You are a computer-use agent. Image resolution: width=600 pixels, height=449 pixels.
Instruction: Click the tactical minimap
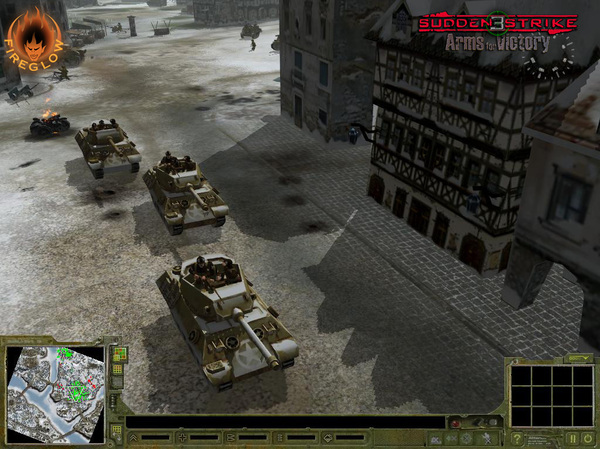[55, 392]
